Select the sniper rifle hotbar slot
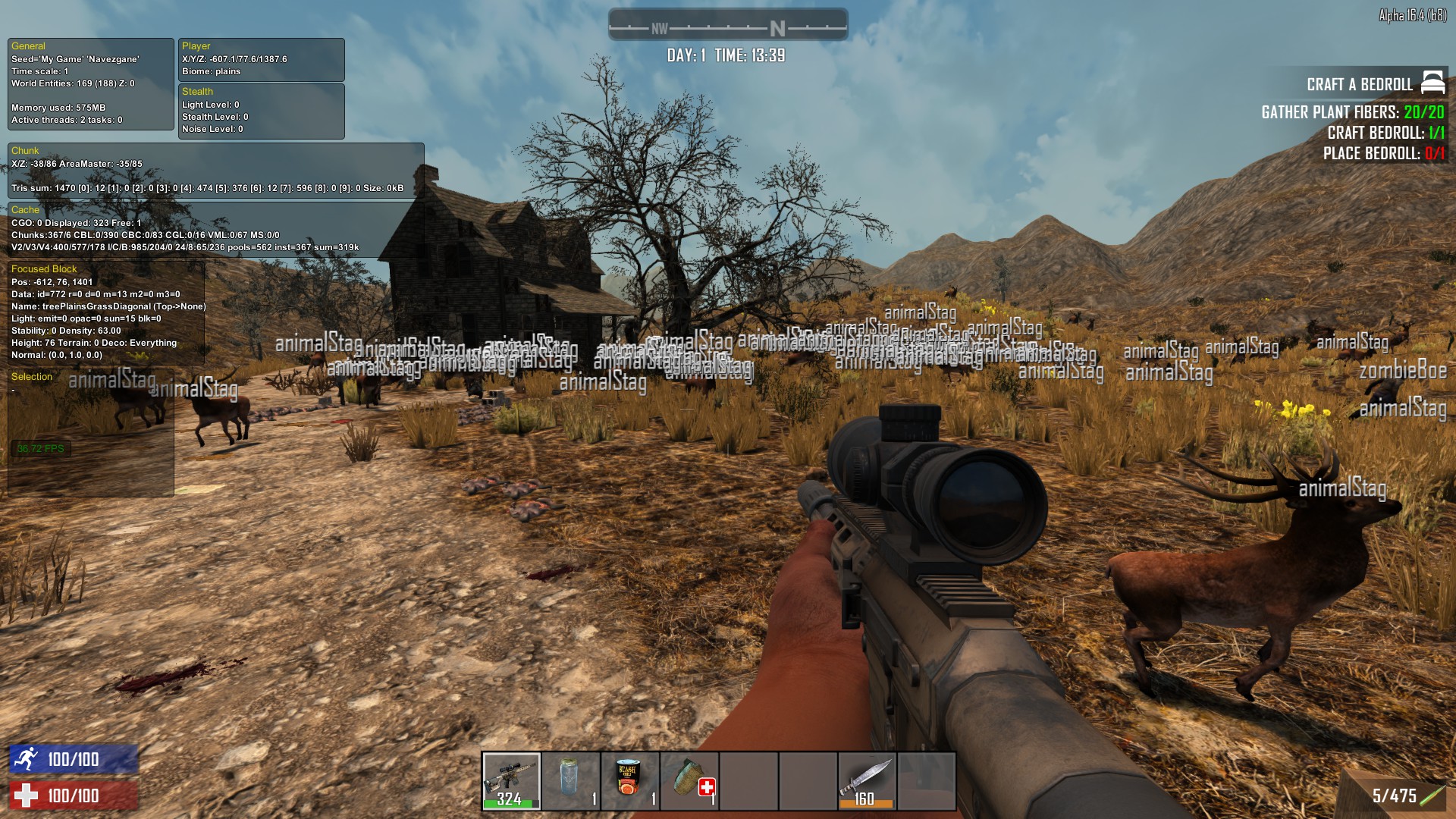 [512, 781]
